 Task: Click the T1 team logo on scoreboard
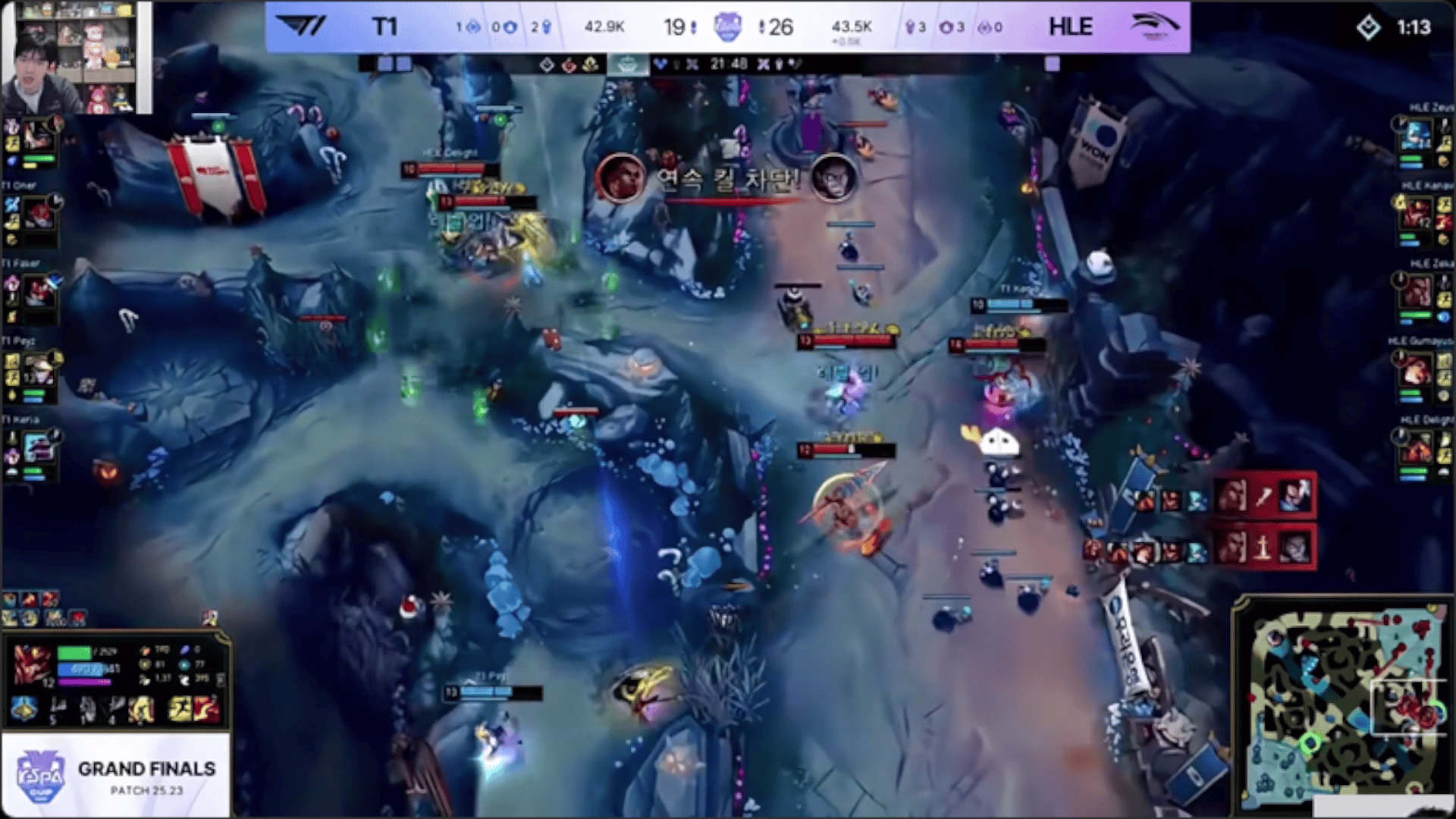[300, 27]
